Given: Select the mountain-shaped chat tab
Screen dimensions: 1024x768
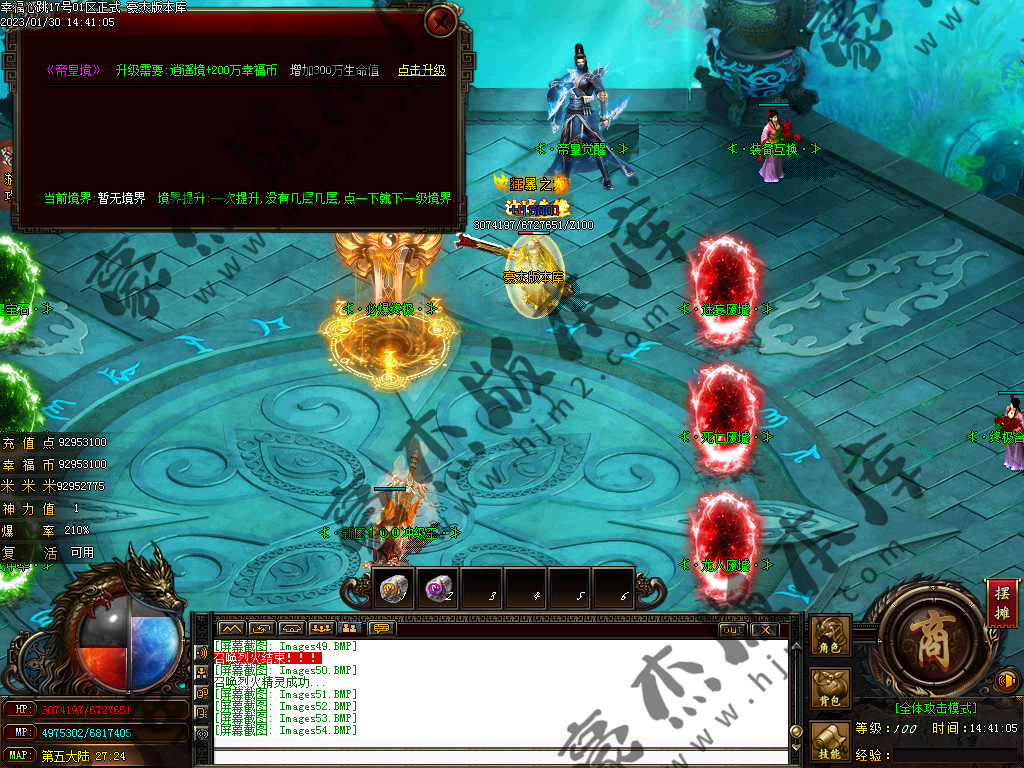Looking at the screenshot, I should pyautogui.click(x=231, y=629).
